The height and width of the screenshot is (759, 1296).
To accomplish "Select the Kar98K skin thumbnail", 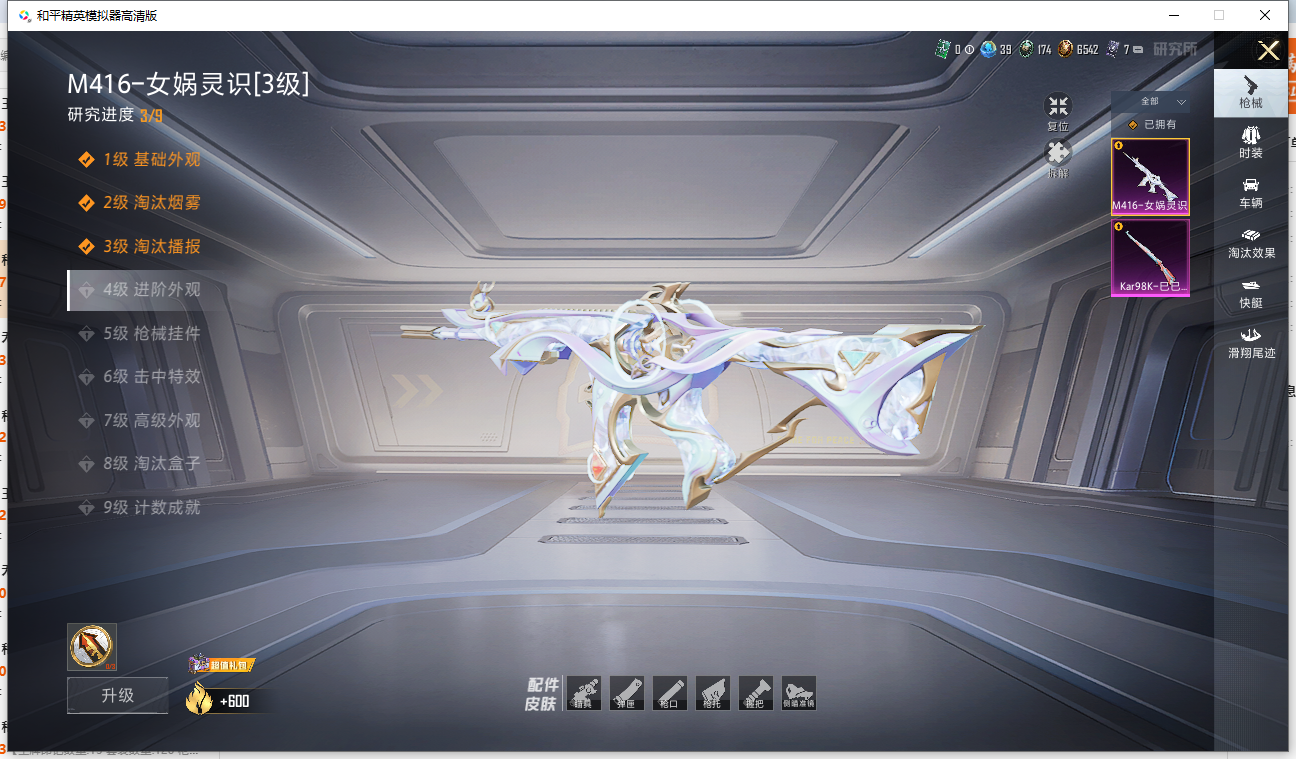I will 1150,258.
